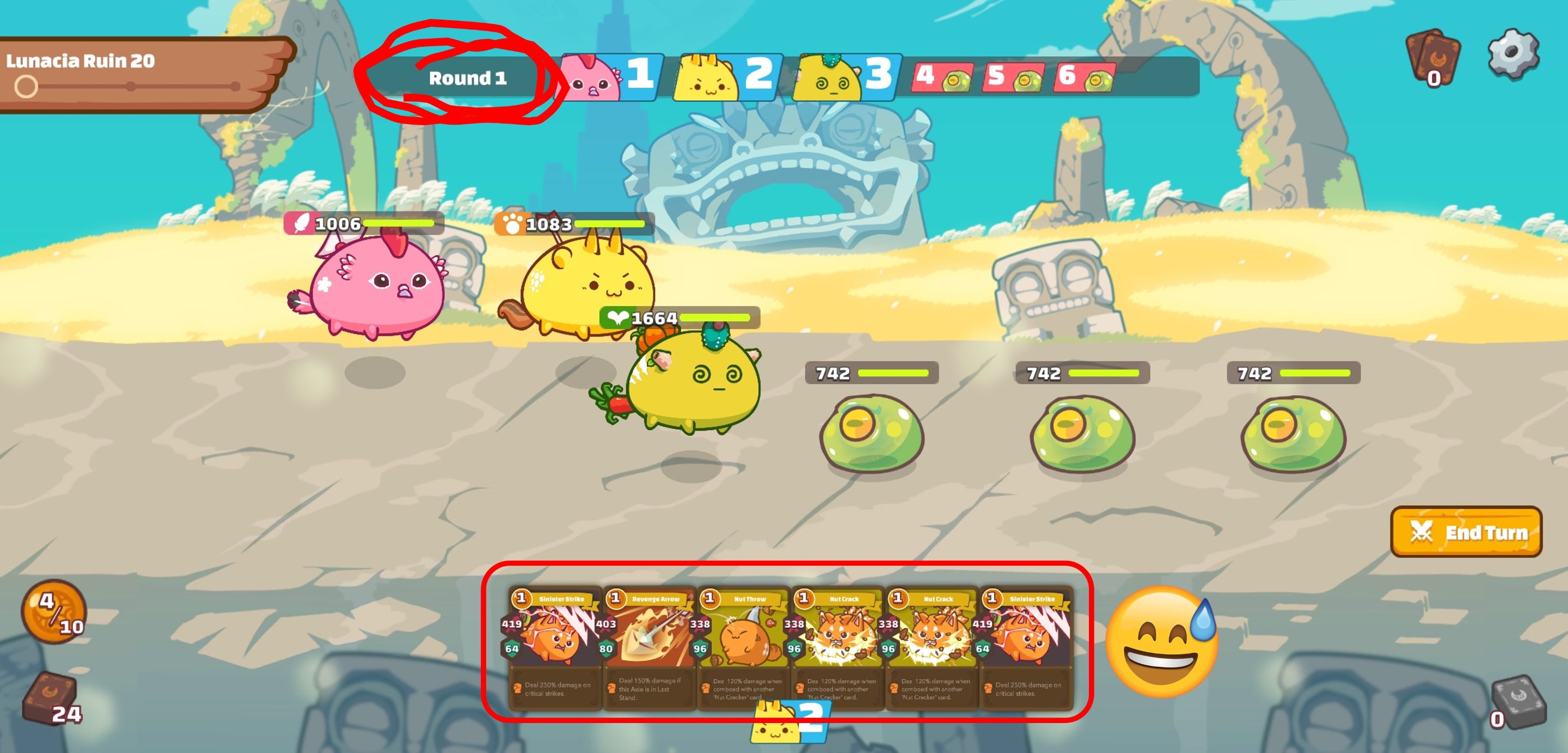Viewport: 1568px width, 753px height.
Task: End the current turn
Action: (x=1466, y=531)
